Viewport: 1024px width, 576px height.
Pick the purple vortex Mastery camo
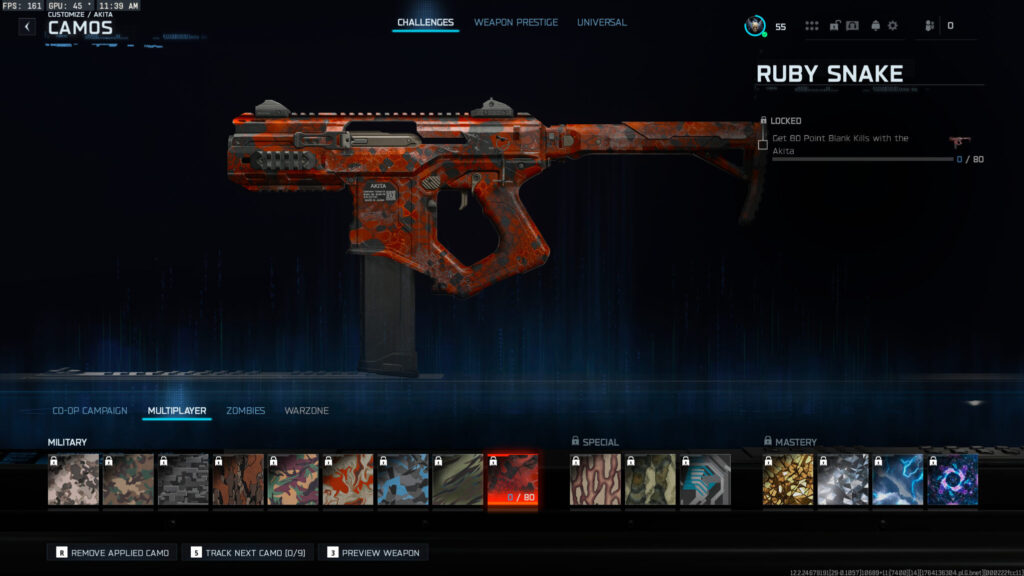952,480
